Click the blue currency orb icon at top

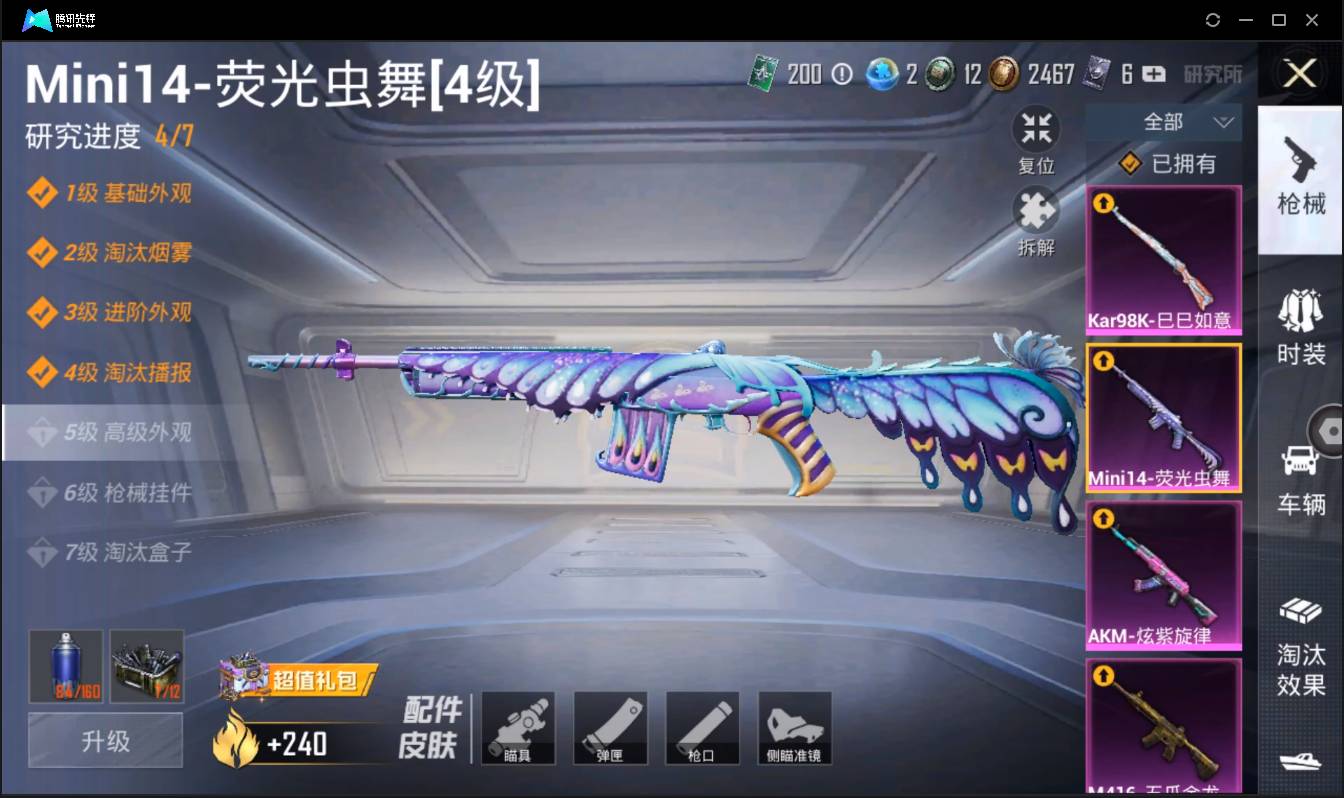[883, 74]
